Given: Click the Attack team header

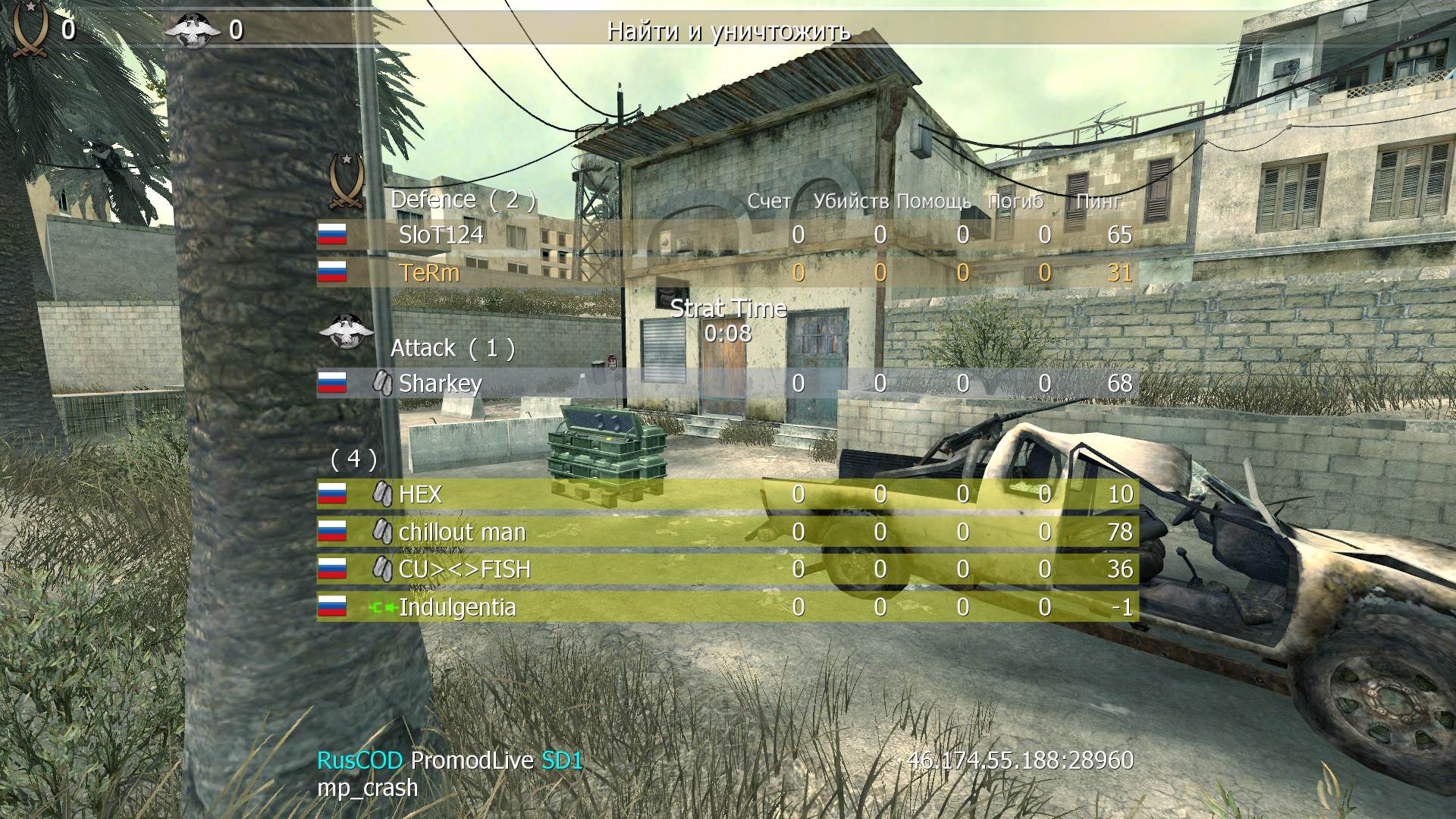Looking at the screenshot, I should click(452, 348).
